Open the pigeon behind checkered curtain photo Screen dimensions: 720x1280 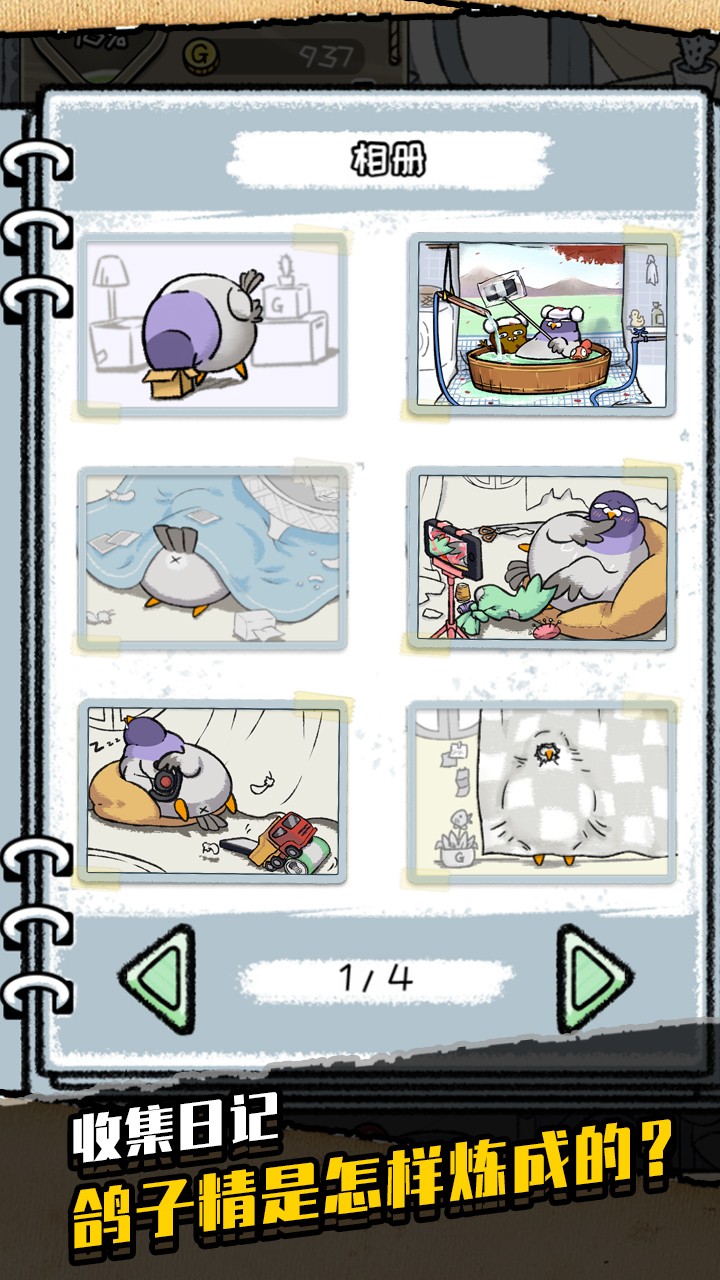tap(542, 790)
